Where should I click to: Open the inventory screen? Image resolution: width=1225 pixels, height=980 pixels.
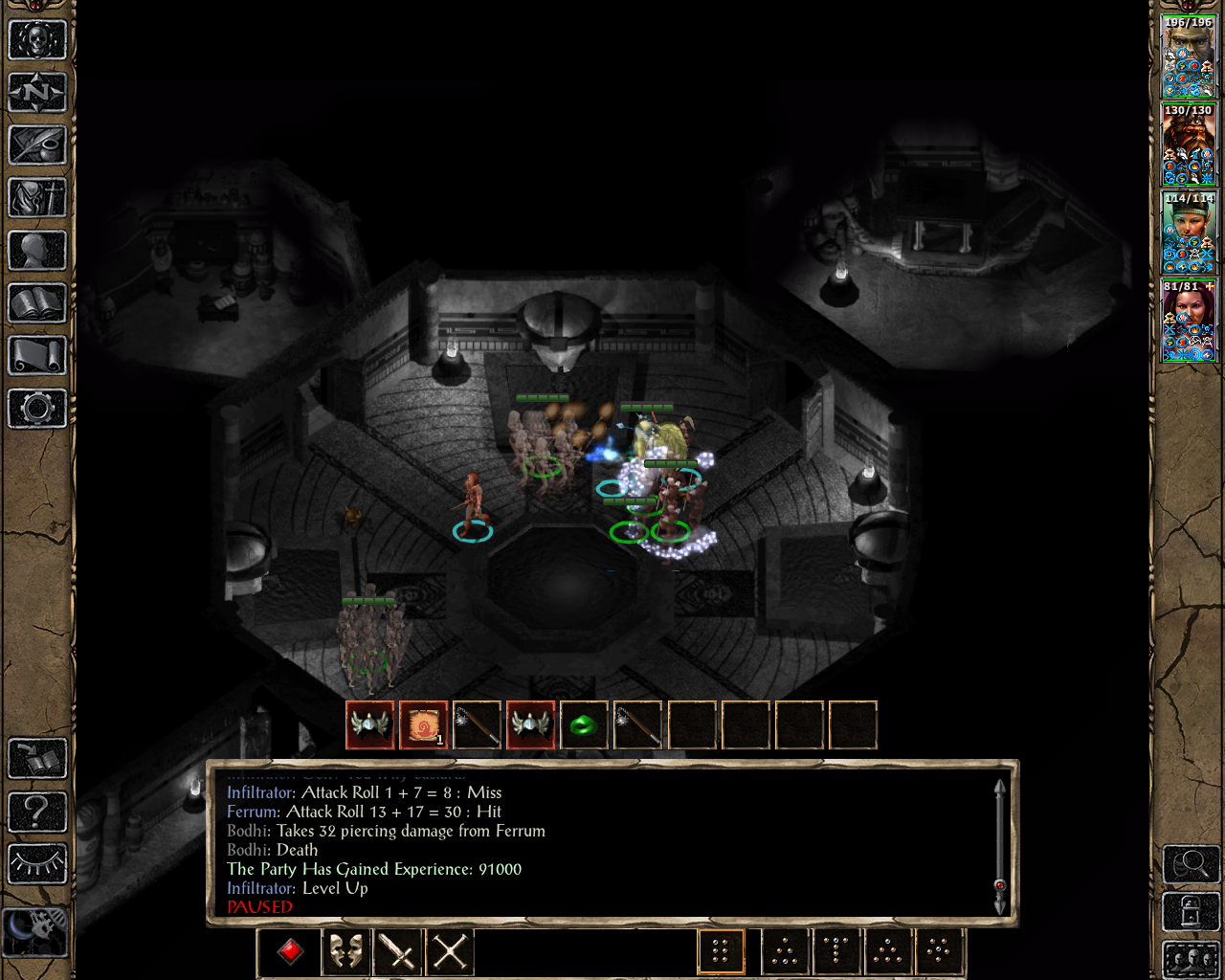(36, 199)
